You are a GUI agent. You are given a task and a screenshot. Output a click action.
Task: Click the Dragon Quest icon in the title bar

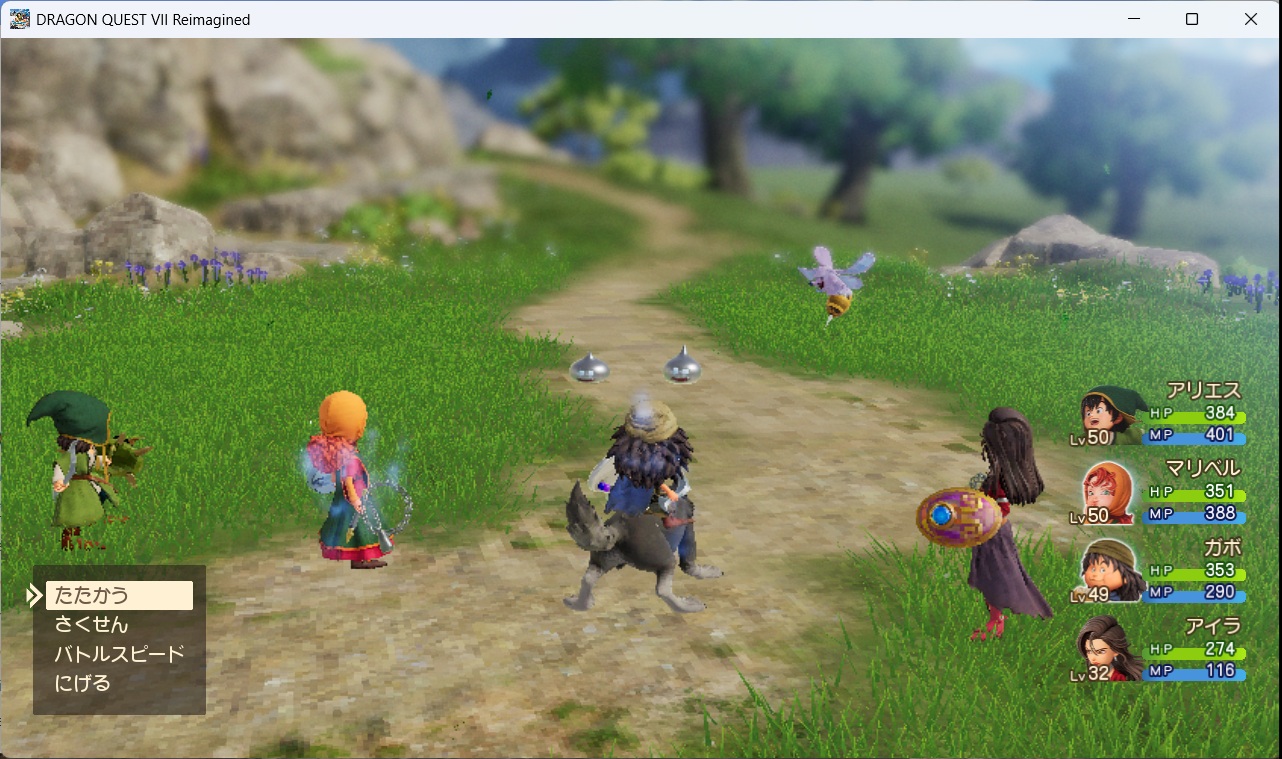point(19,18)
